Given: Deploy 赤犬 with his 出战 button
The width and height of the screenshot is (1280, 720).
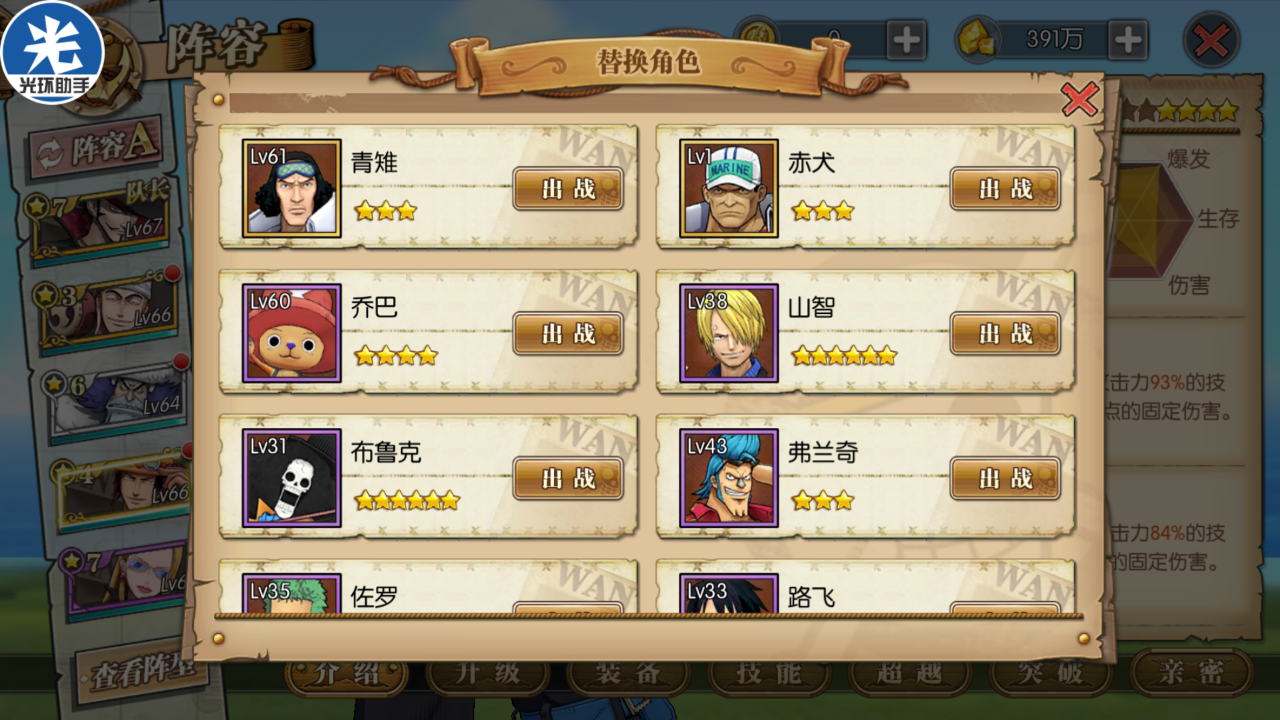Looking at the screenshot, I should point(1005,188).
